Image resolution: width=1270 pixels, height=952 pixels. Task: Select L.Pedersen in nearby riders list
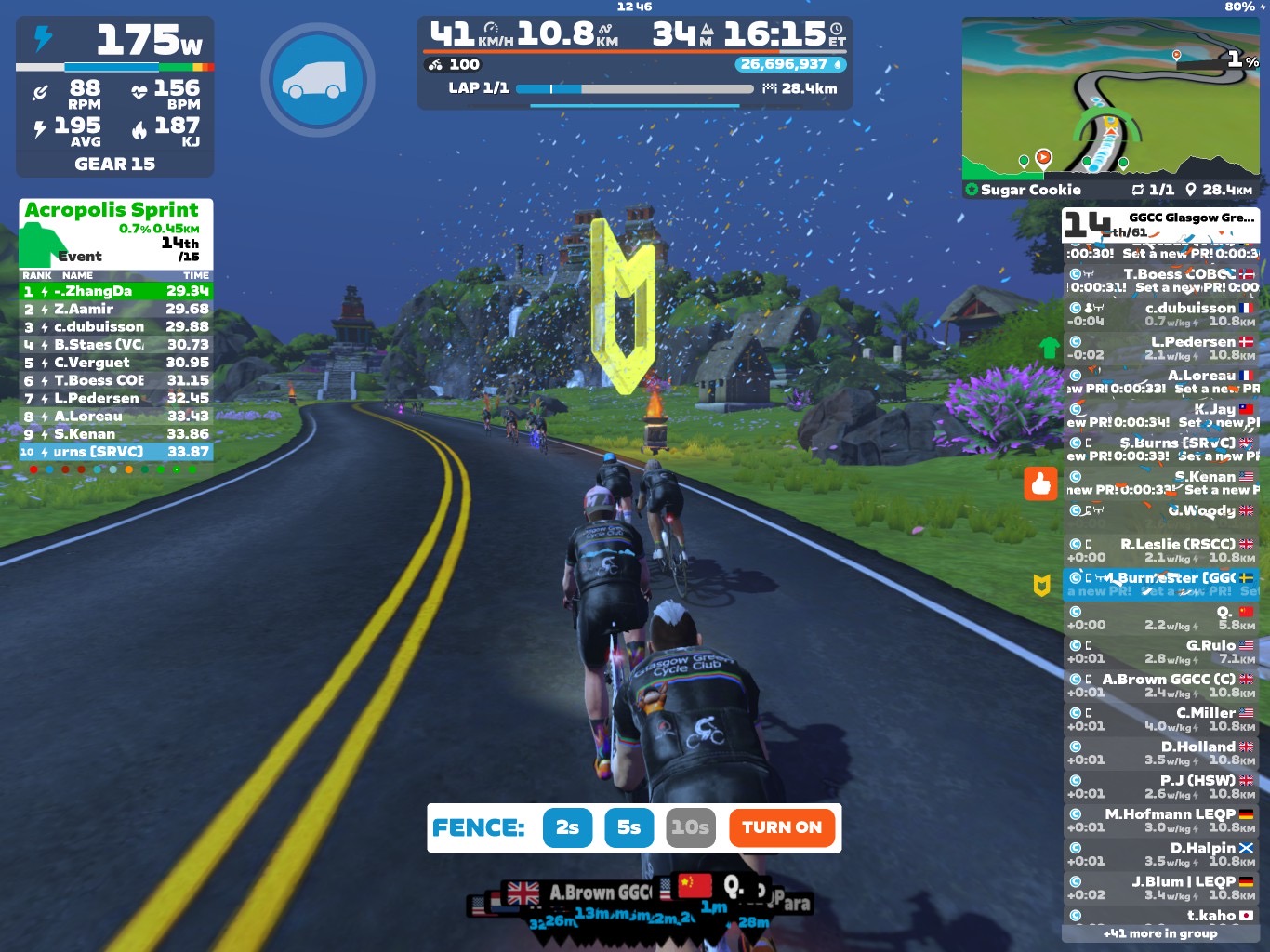tap(1160, 348)
